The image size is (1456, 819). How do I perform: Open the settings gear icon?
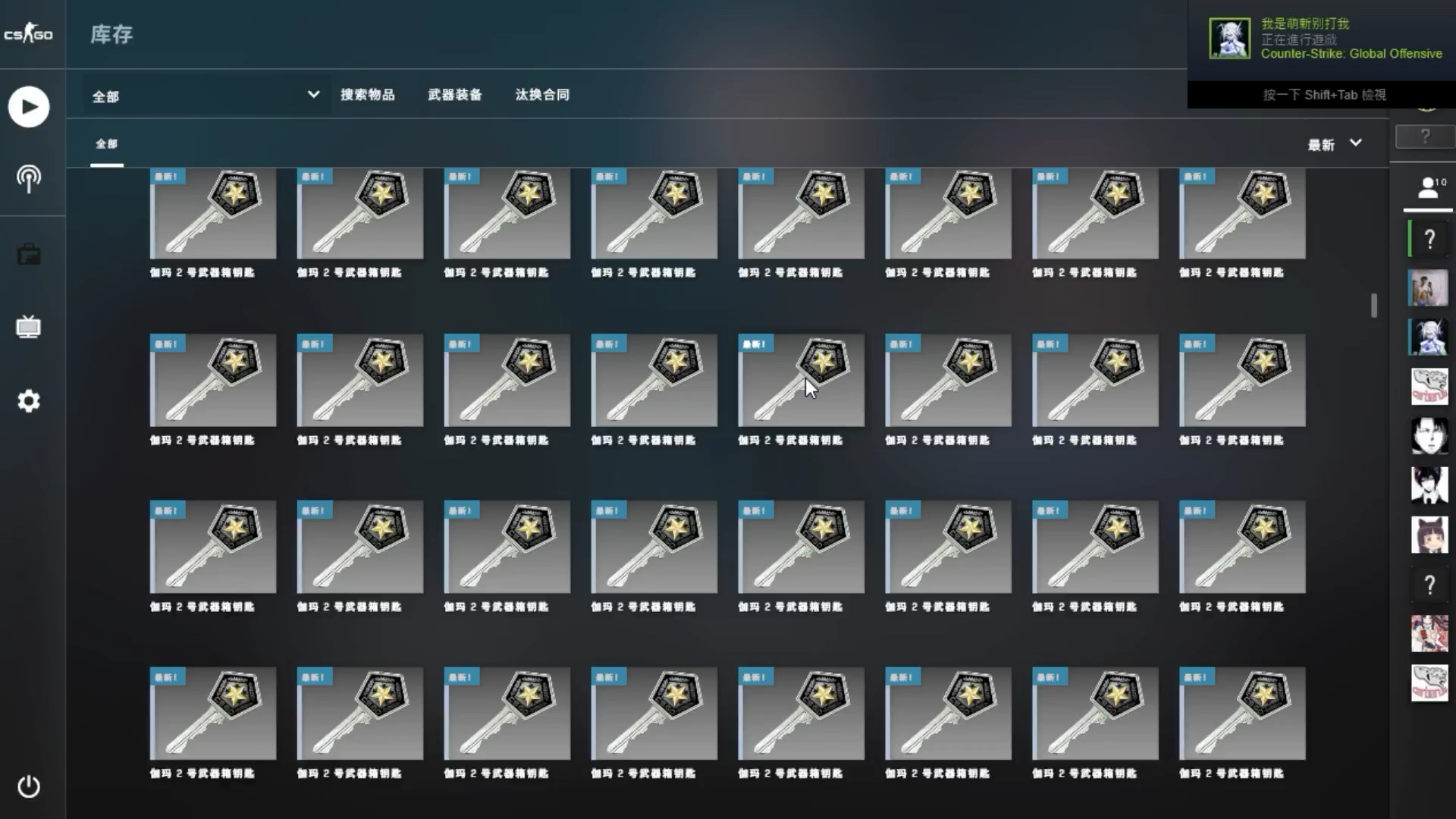click(29, 400)
